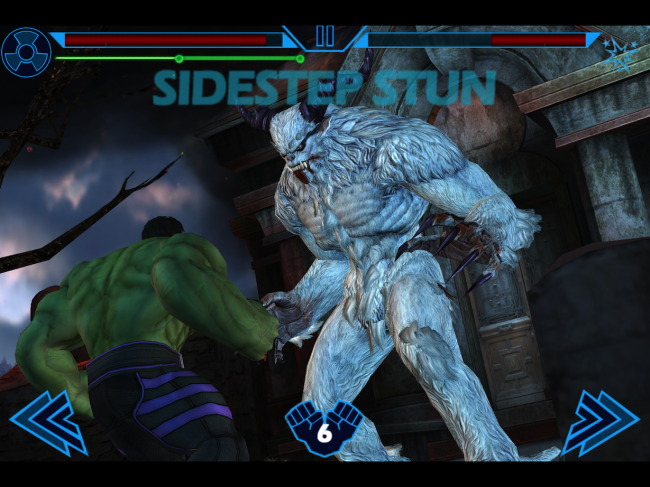Pause the fight with the pause button
The width and height of the screenshot is (650, 487).
point(325,36)
